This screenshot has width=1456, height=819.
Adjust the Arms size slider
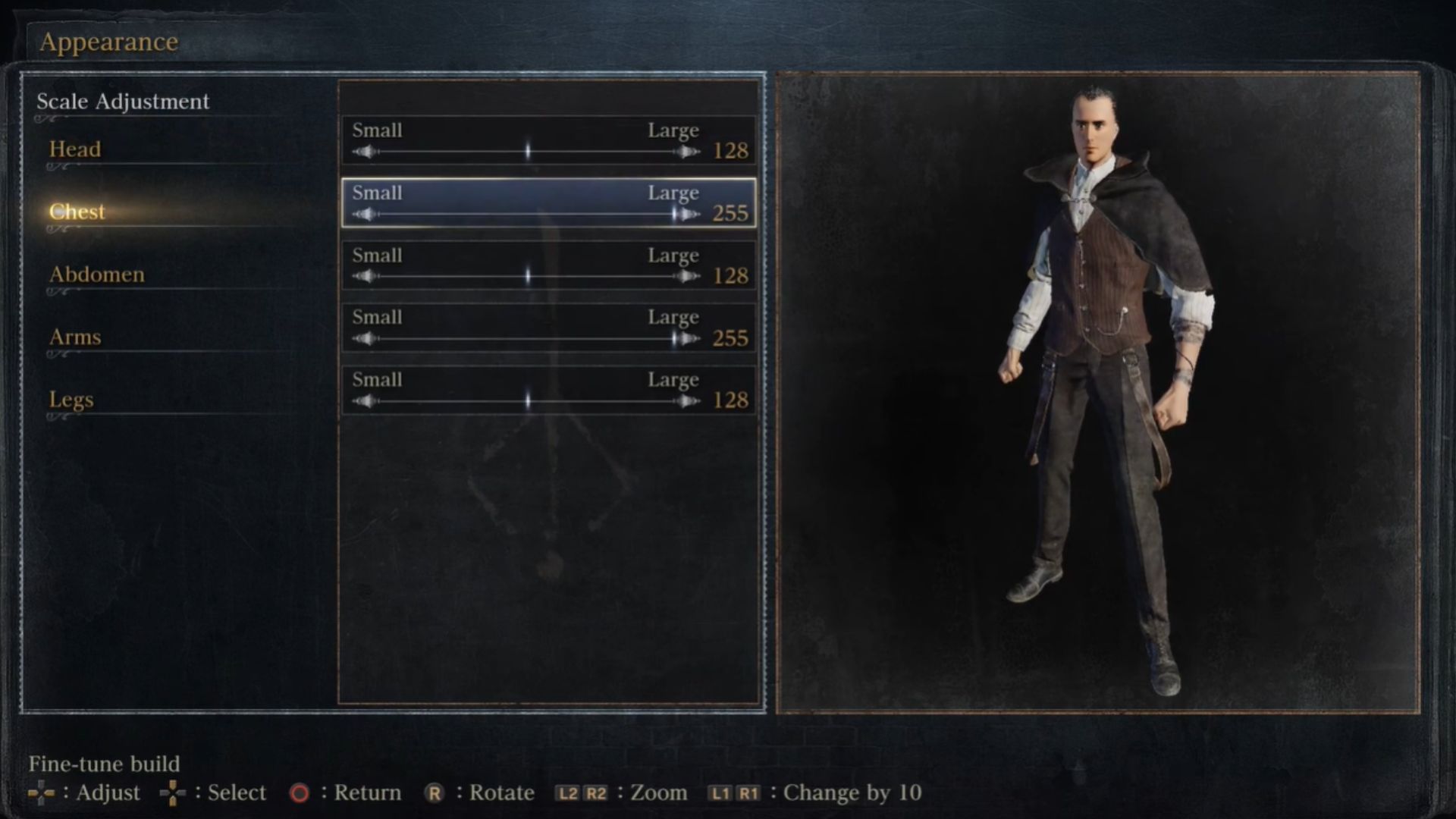pos(528,339)
